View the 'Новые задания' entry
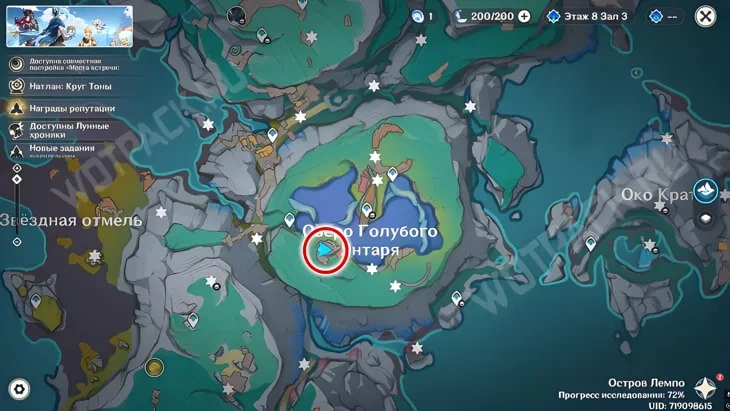The image size is (730, 411). pyautogui.click(x=65, y=149)
